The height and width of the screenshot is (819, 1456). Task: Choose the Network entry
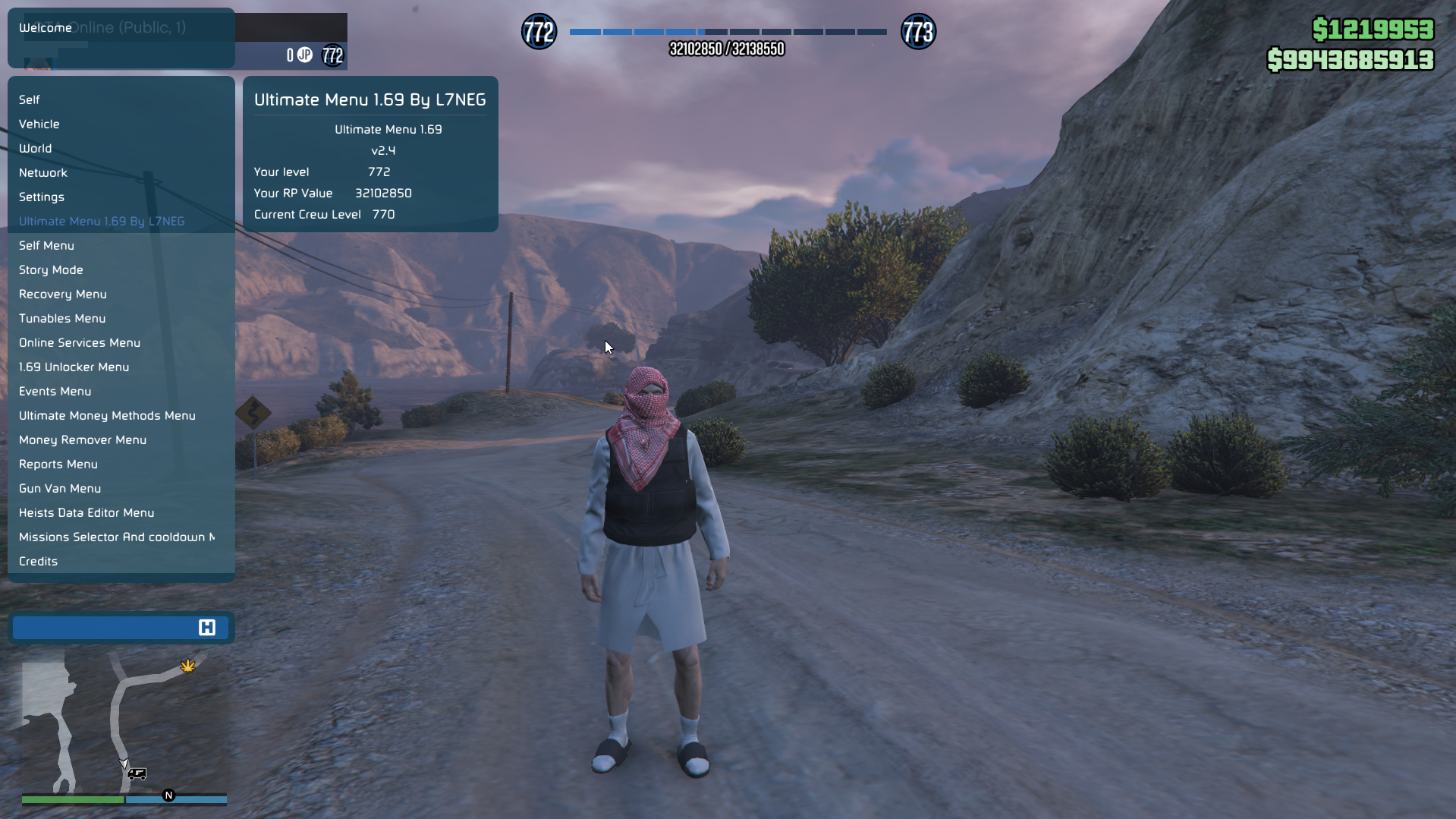tap(43, 172)
